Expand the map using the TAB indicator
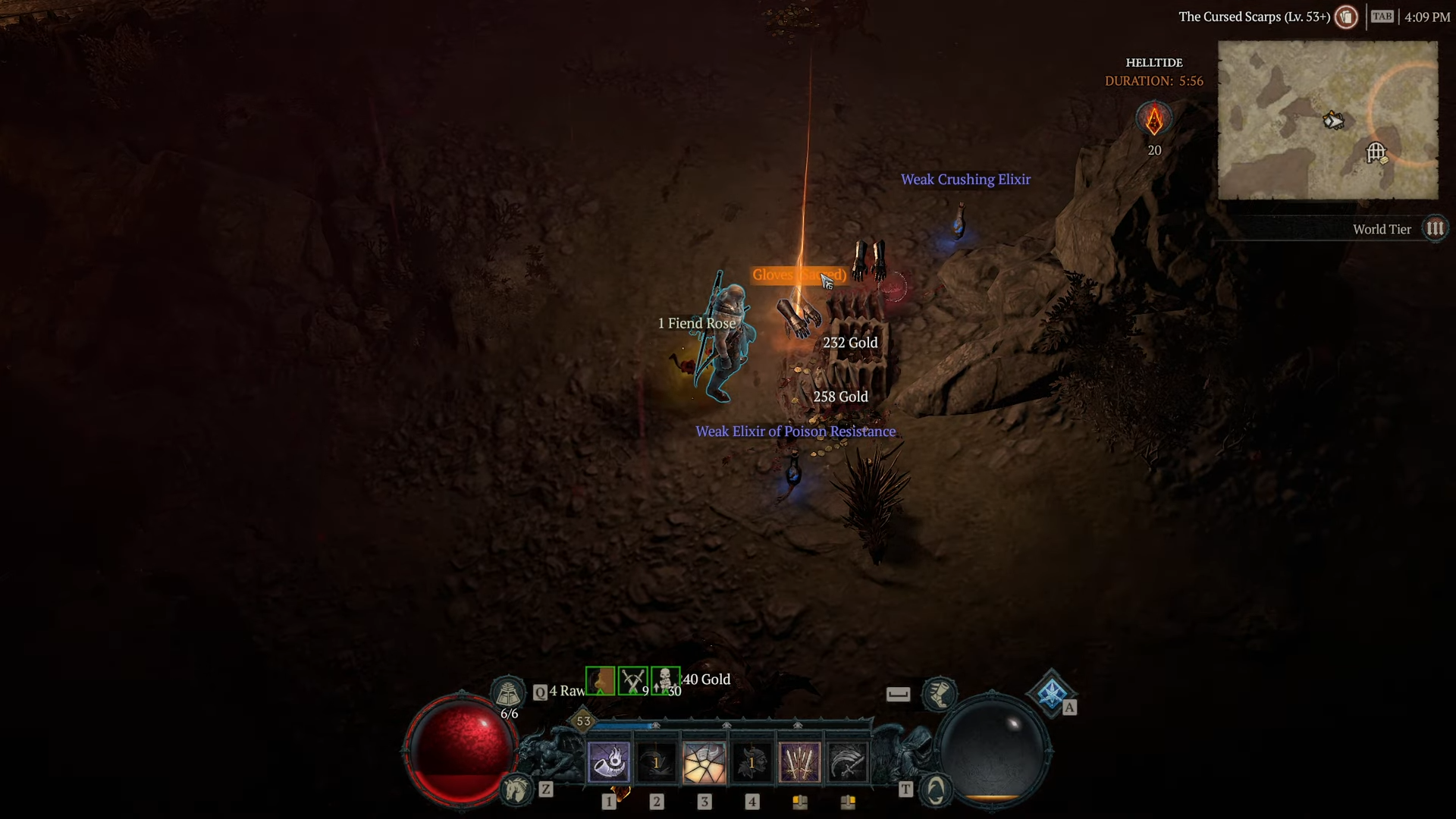The image size is (1456, 819). 1382,16
